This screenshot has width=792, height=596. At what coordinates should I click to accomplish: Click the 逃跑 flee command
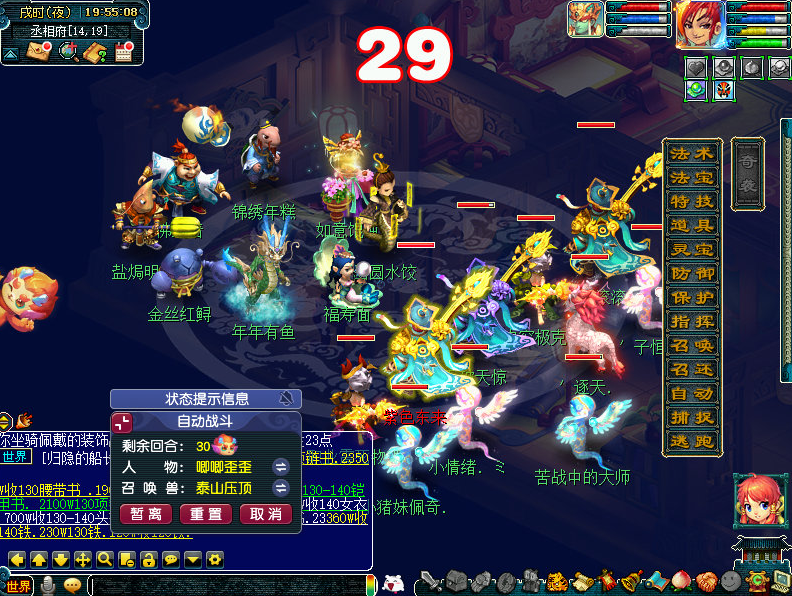point(692,442)
